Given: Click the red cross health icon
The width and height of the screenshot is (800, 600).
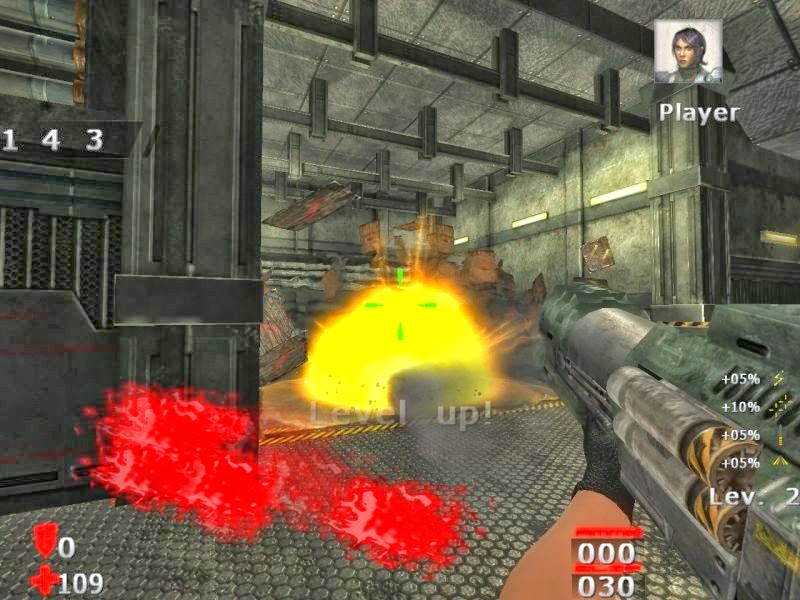Looking at the screenshot, I should point(44,580).
